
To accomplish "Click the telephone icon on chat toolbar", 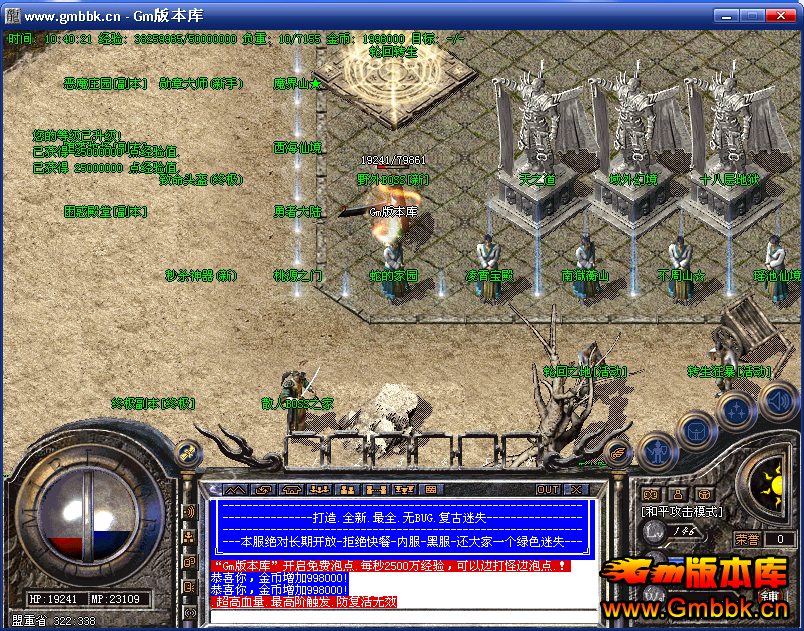I will click(291, 490).
